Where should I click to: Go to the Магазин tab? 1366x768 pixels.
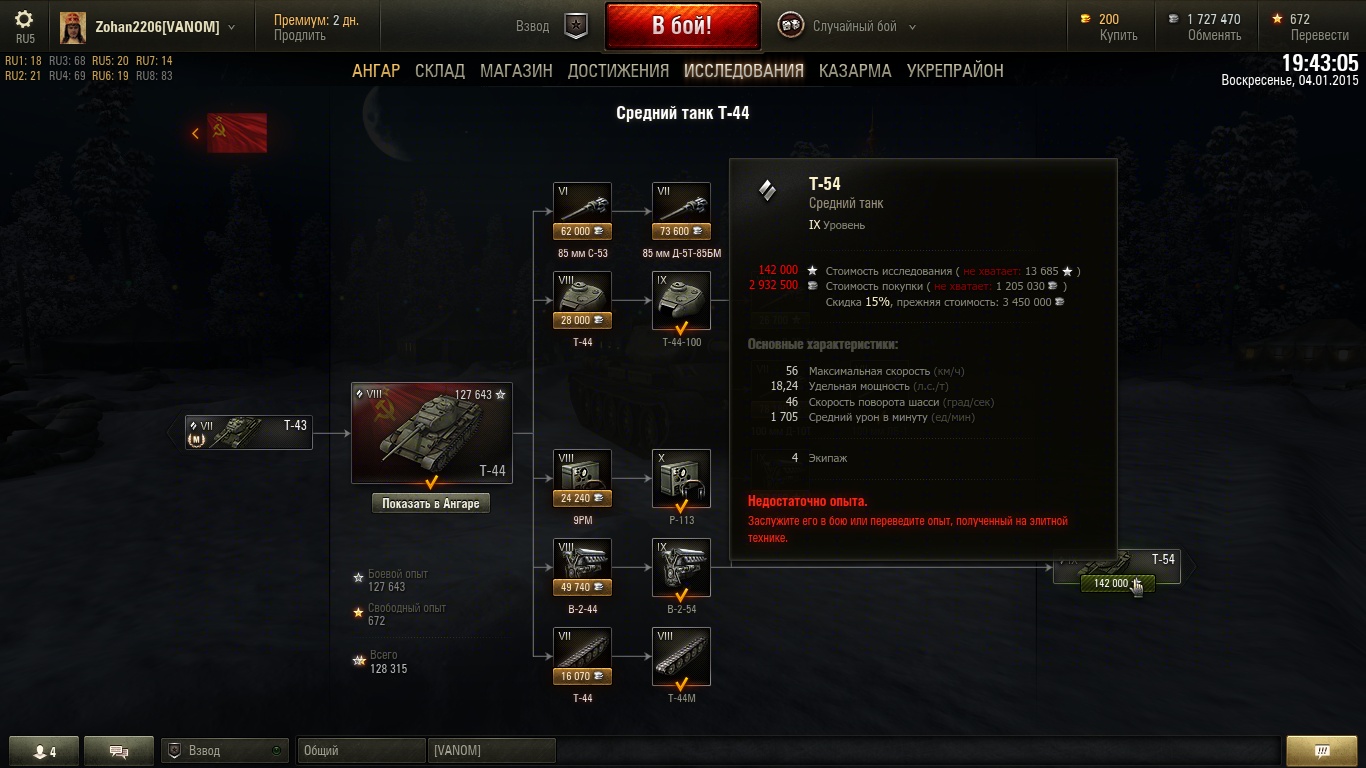coord(516,71)
